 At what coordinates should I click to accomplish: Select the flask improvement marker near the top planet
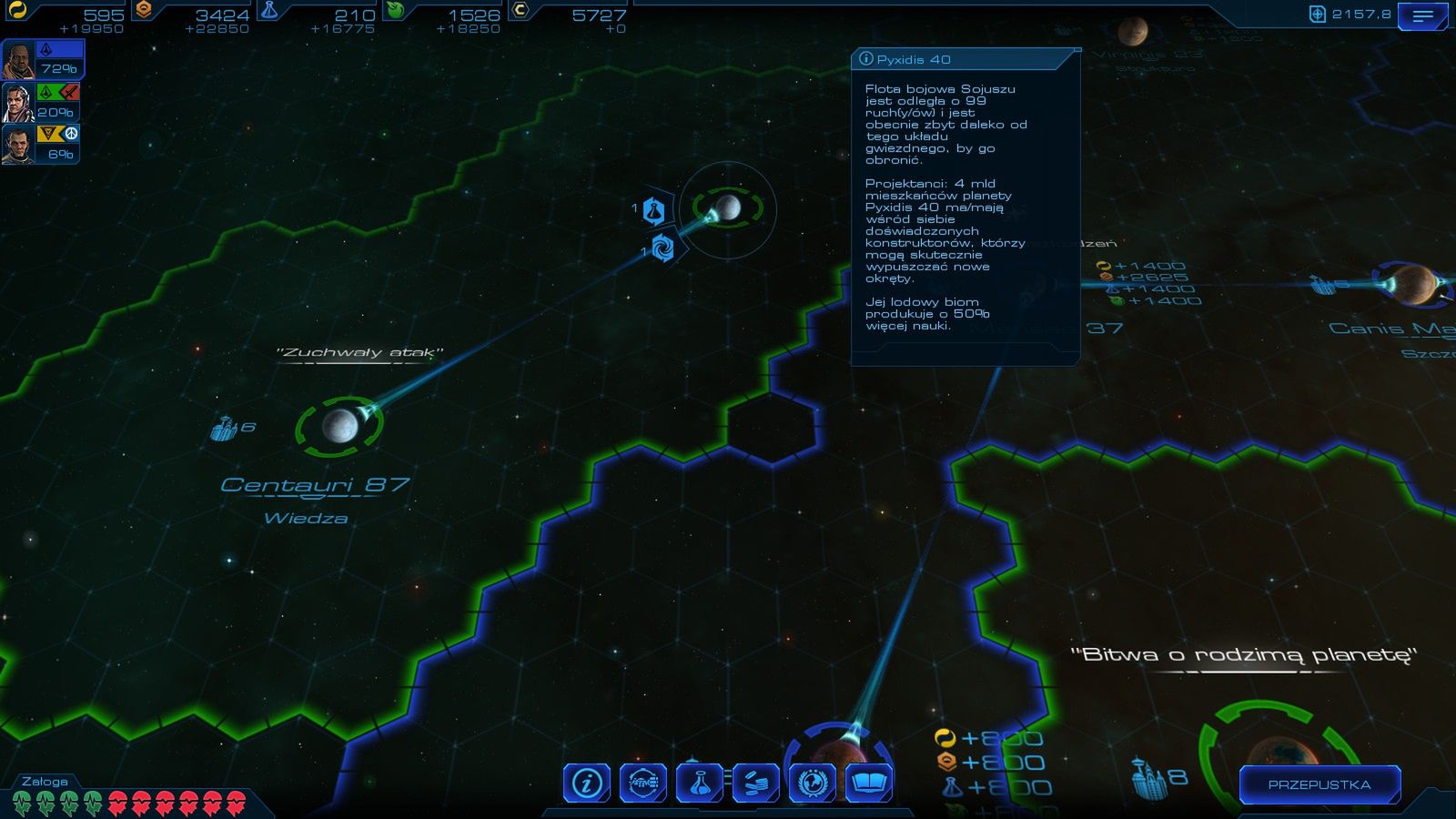click(x=653, y=209)
